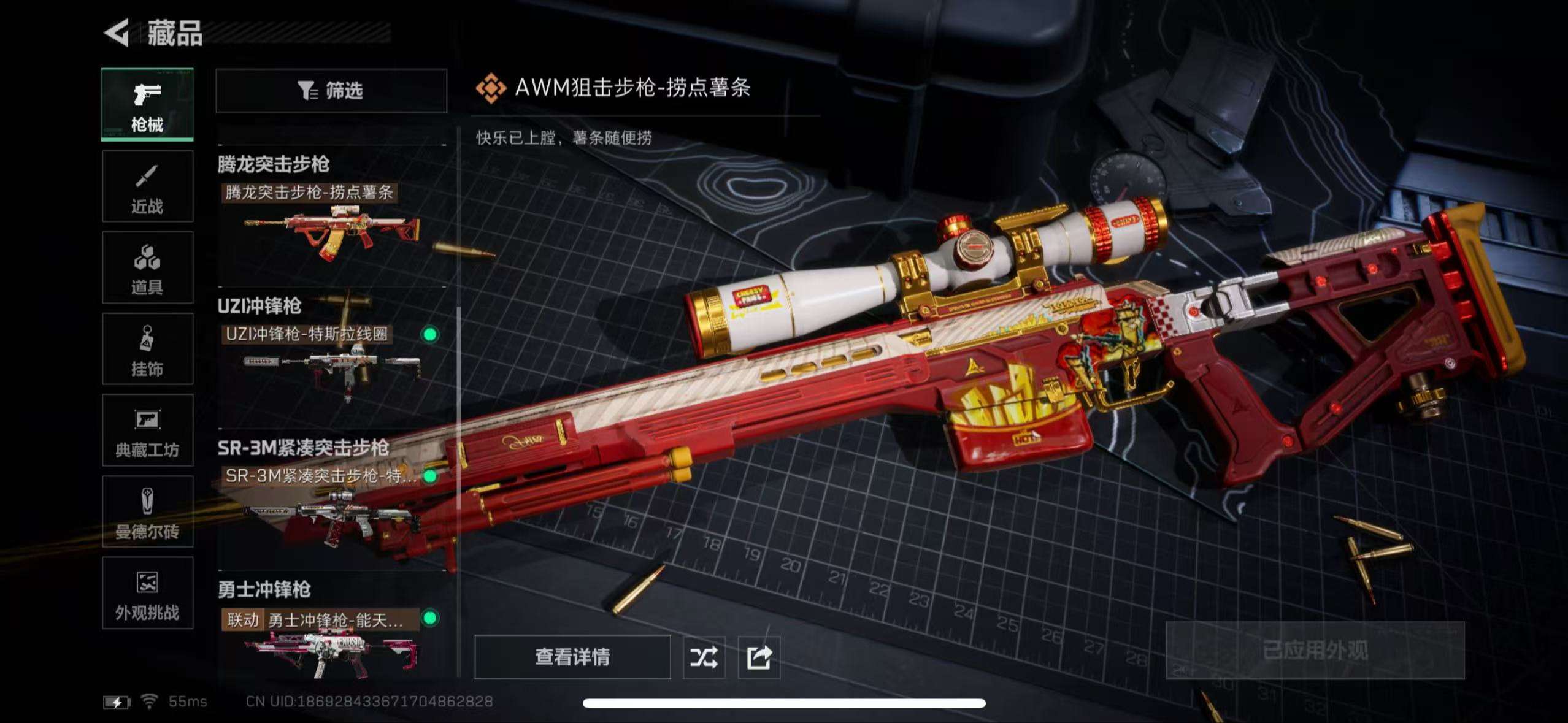Open the 外观挑战 appearance challenge icon
Viewport: 1568px width, 723px height.
click(147, 594)
